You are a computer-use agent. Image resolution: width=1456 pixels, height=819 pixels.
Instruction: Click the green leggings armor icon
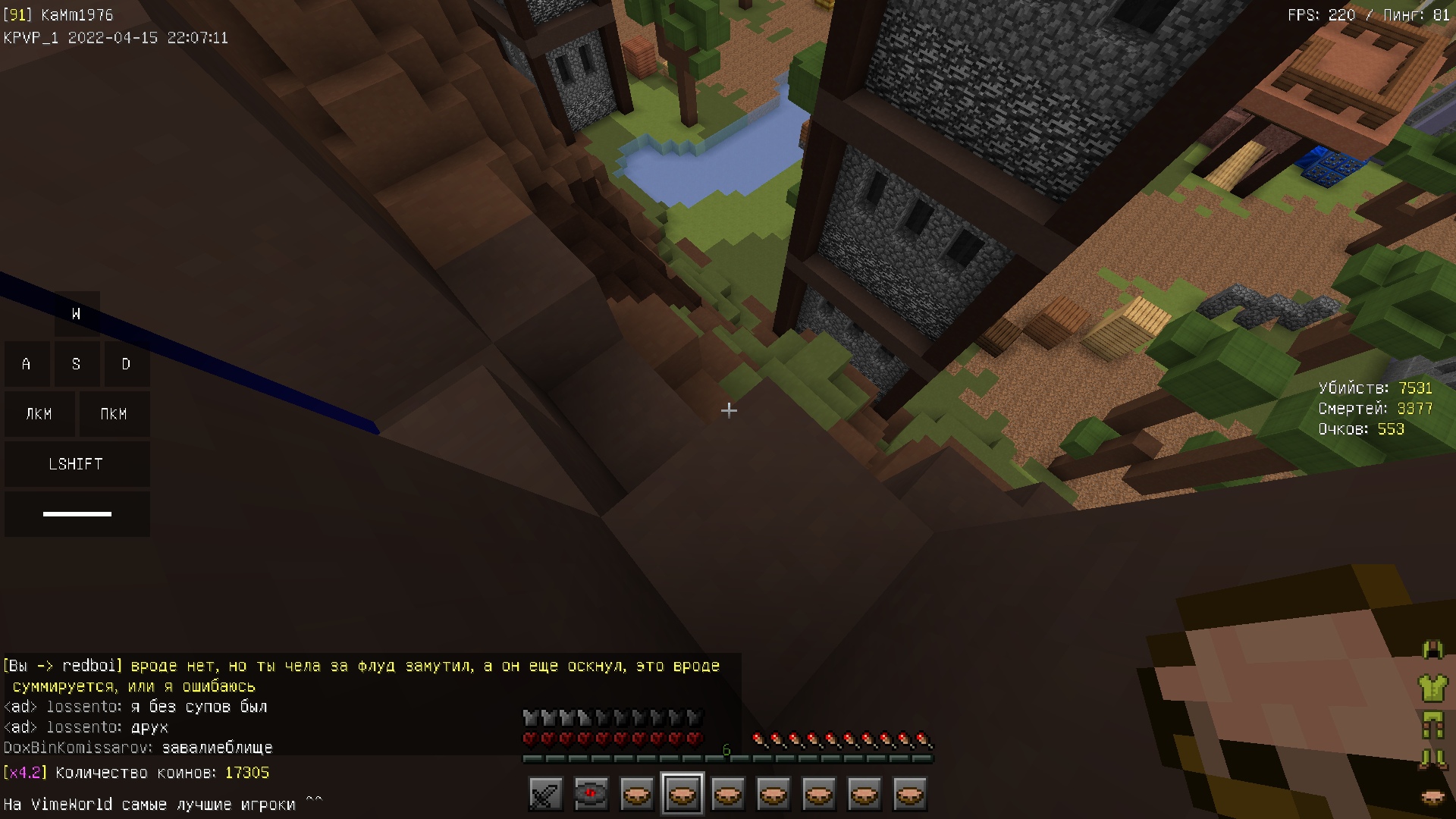pos(1432,725)
